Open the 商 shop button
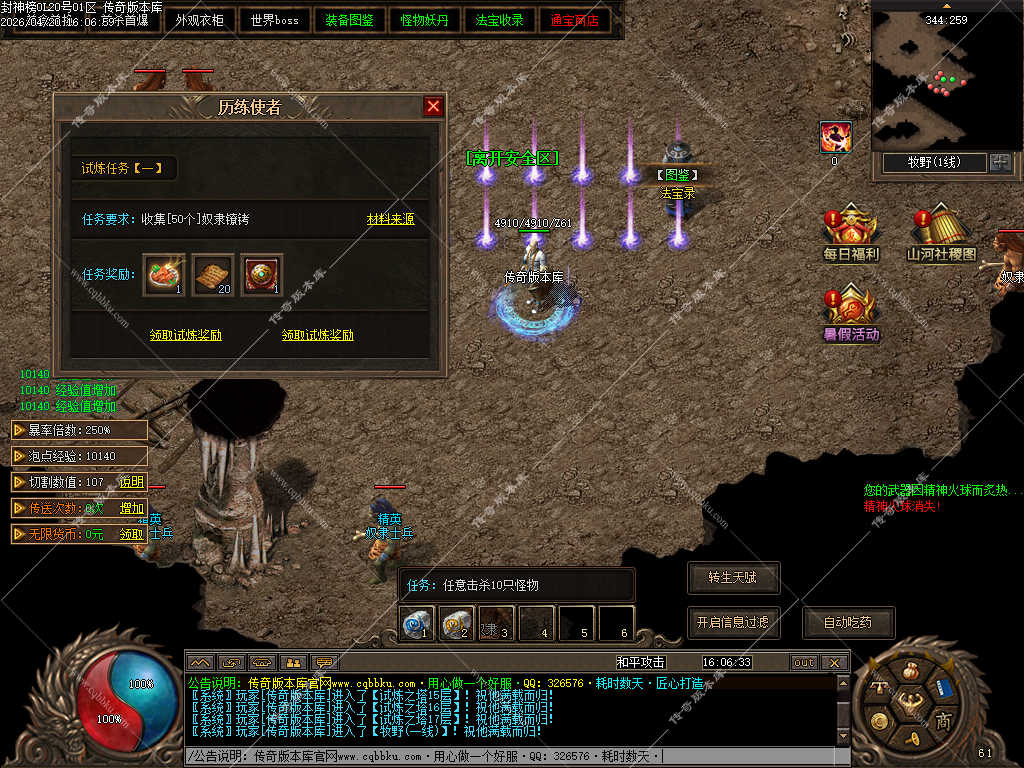This screenshot has height=768, width=1024. click(942, 721)
